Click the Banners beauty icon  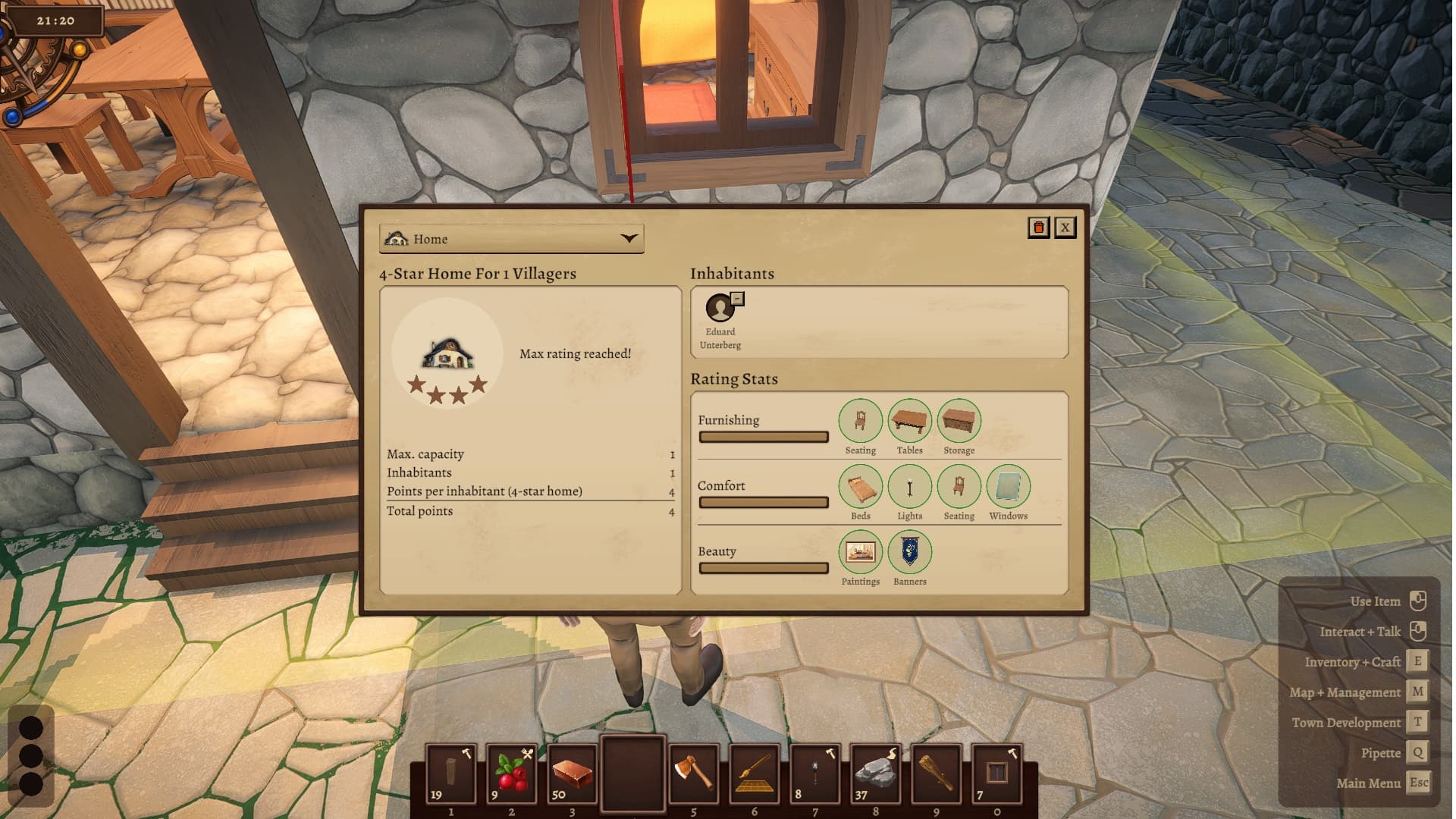pyautogui.click(x=909, y=552)
